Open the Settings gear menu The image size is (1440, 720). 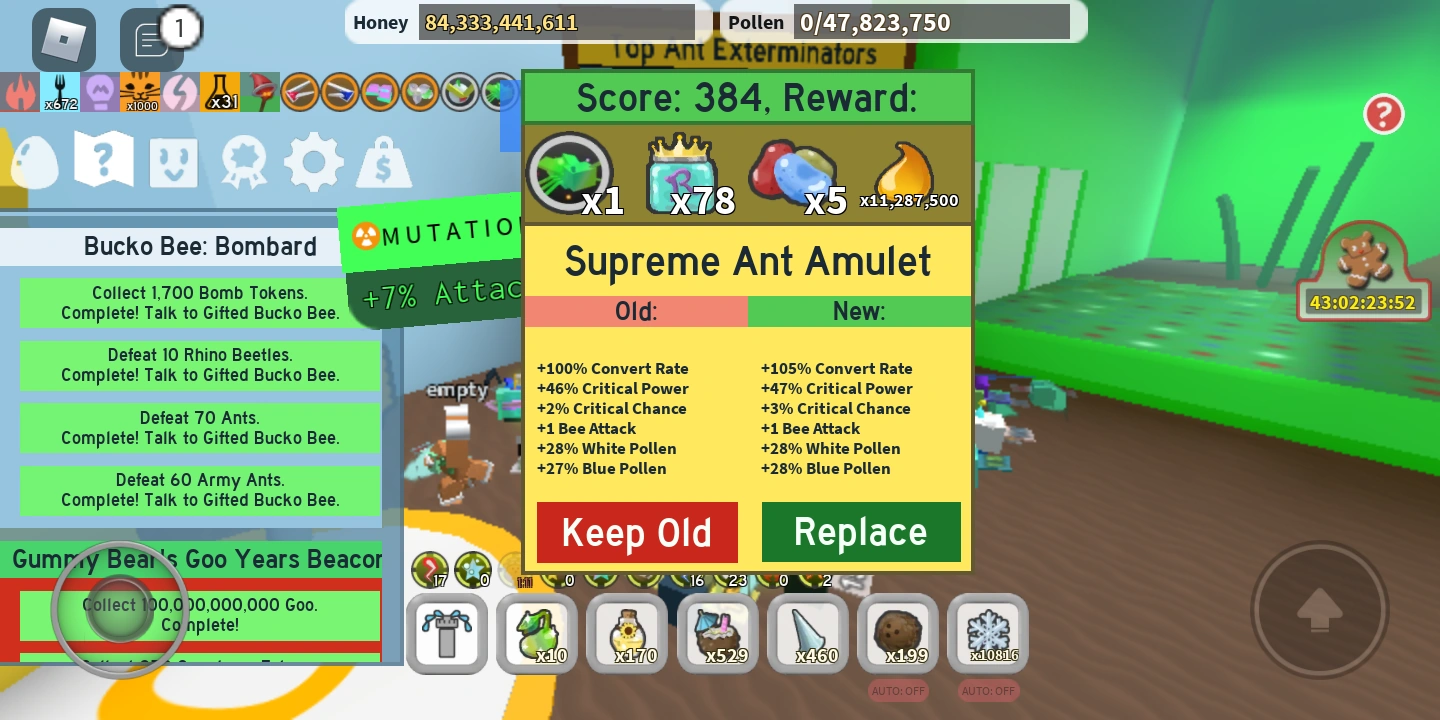313,161
